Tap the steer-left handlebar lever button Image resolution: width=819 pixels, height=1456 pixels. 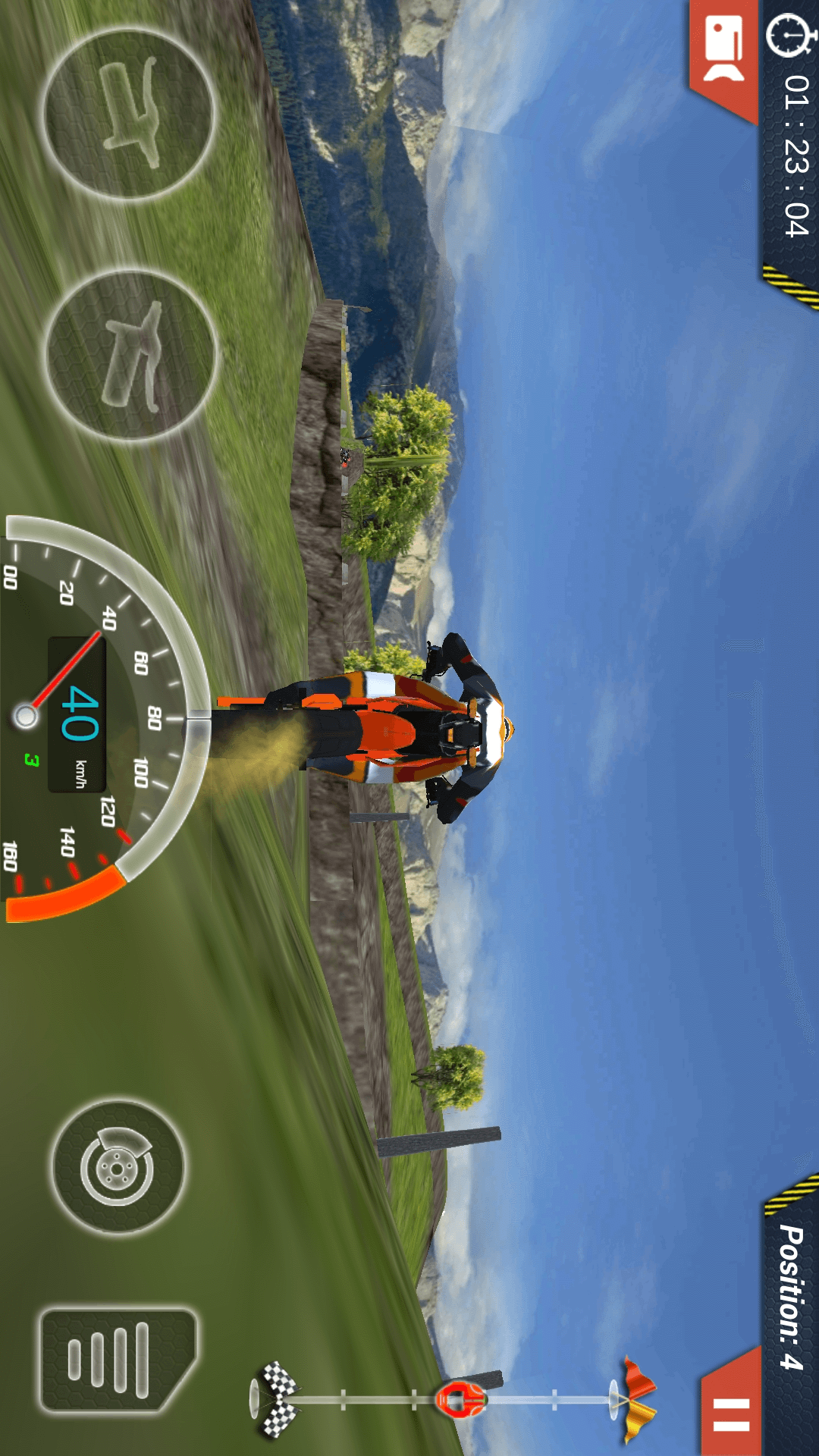coord(129,114)
